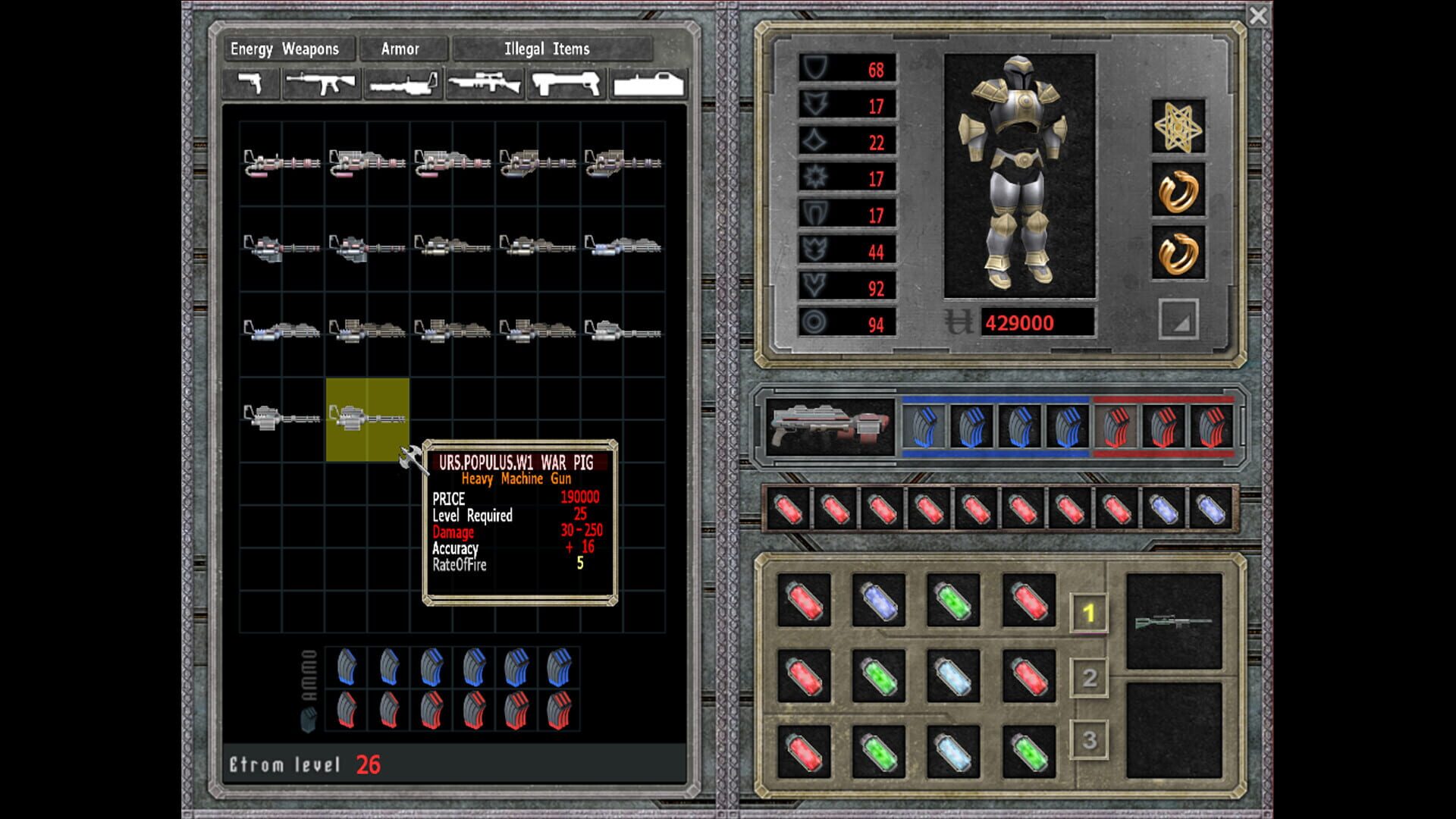This screenshot has height=819, width=1456.
Task: Select the shotgun weapon category
Action: tap(567, 83)
